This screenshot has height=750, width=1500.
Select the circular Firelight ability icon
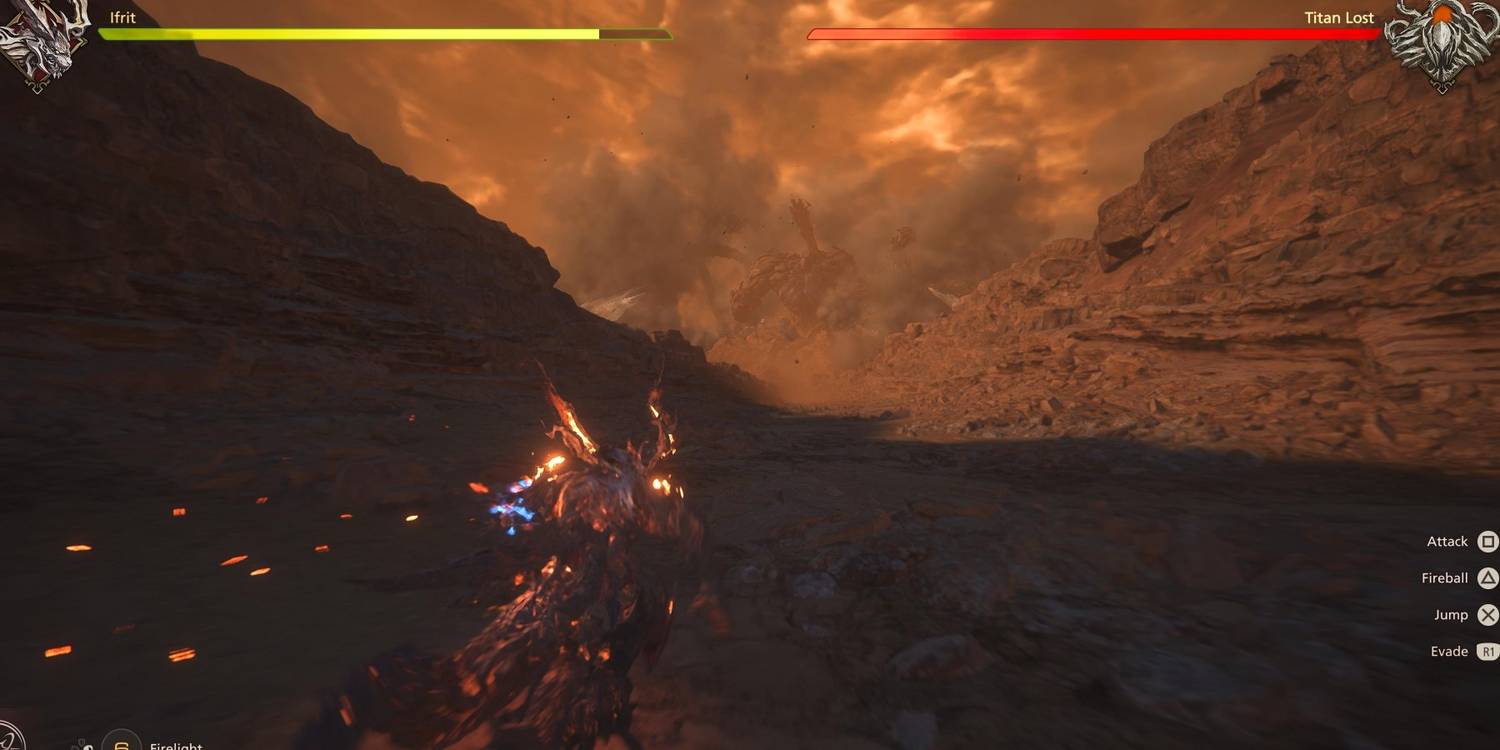120,745
